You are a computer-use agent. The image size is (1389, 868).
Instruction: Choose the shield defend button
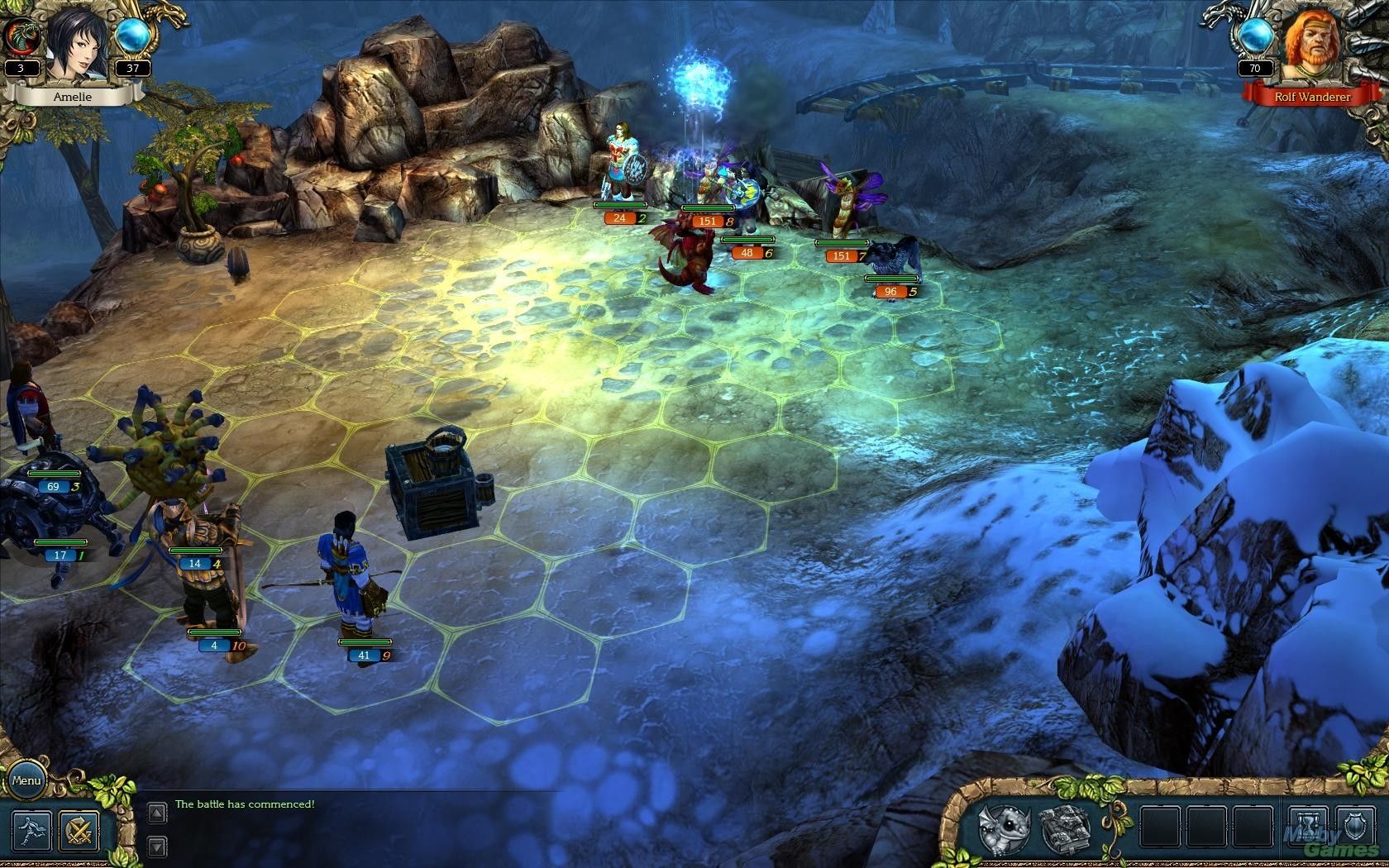[1355, 829]
